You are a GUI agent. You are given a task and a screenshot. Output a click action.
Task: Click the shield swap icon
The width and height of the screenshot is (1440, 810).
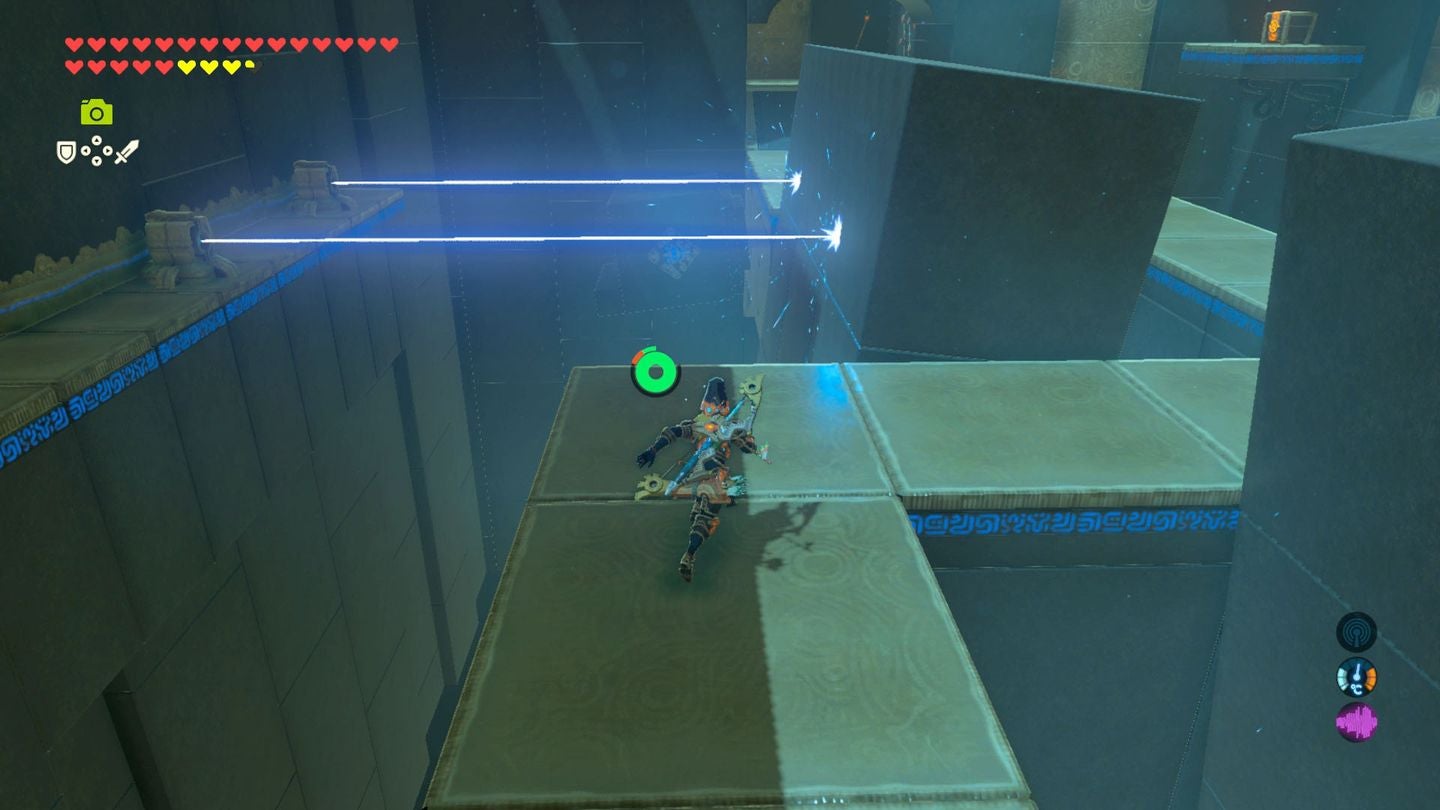pos(66,151)
